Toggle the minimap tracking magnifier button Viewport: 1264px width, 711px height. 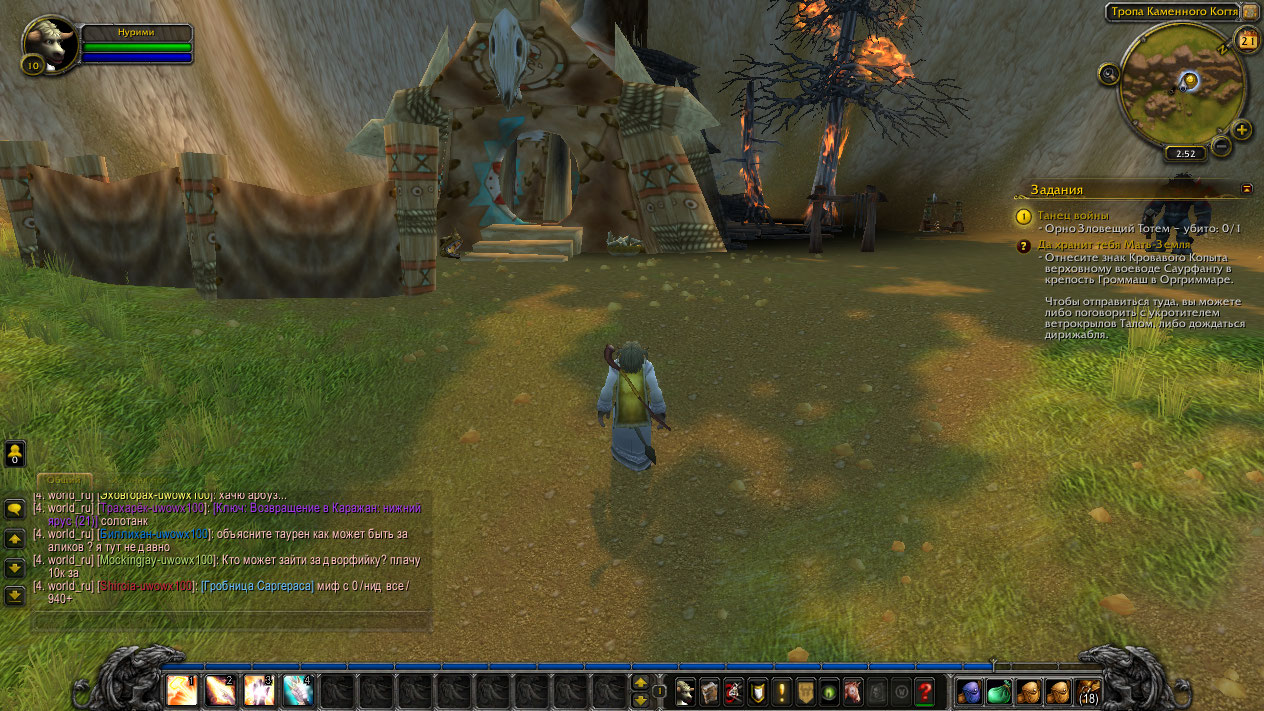click(1108, 73)
